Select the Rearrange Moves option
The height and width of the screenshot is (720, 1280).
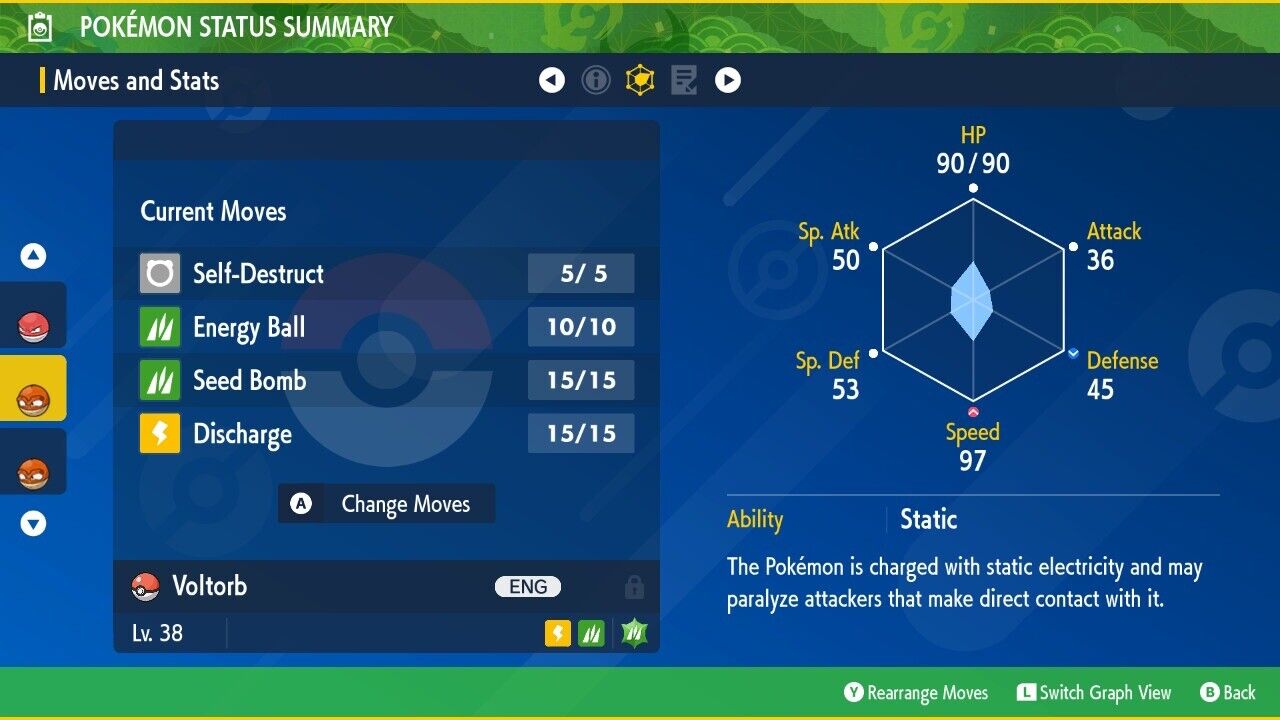916,693
